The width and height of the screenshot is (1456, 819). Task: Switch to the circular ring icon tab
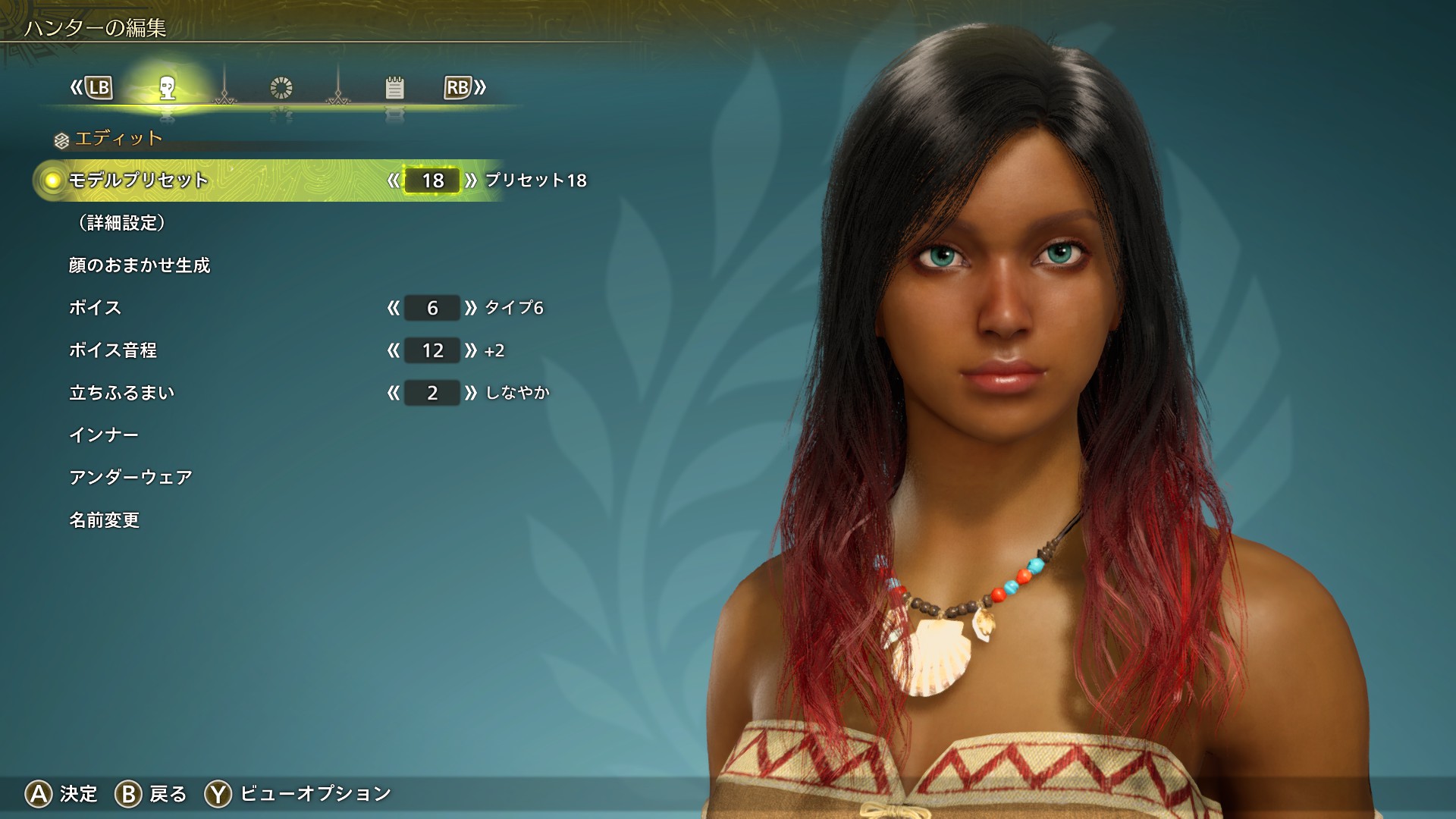click(x=281, y=88)
